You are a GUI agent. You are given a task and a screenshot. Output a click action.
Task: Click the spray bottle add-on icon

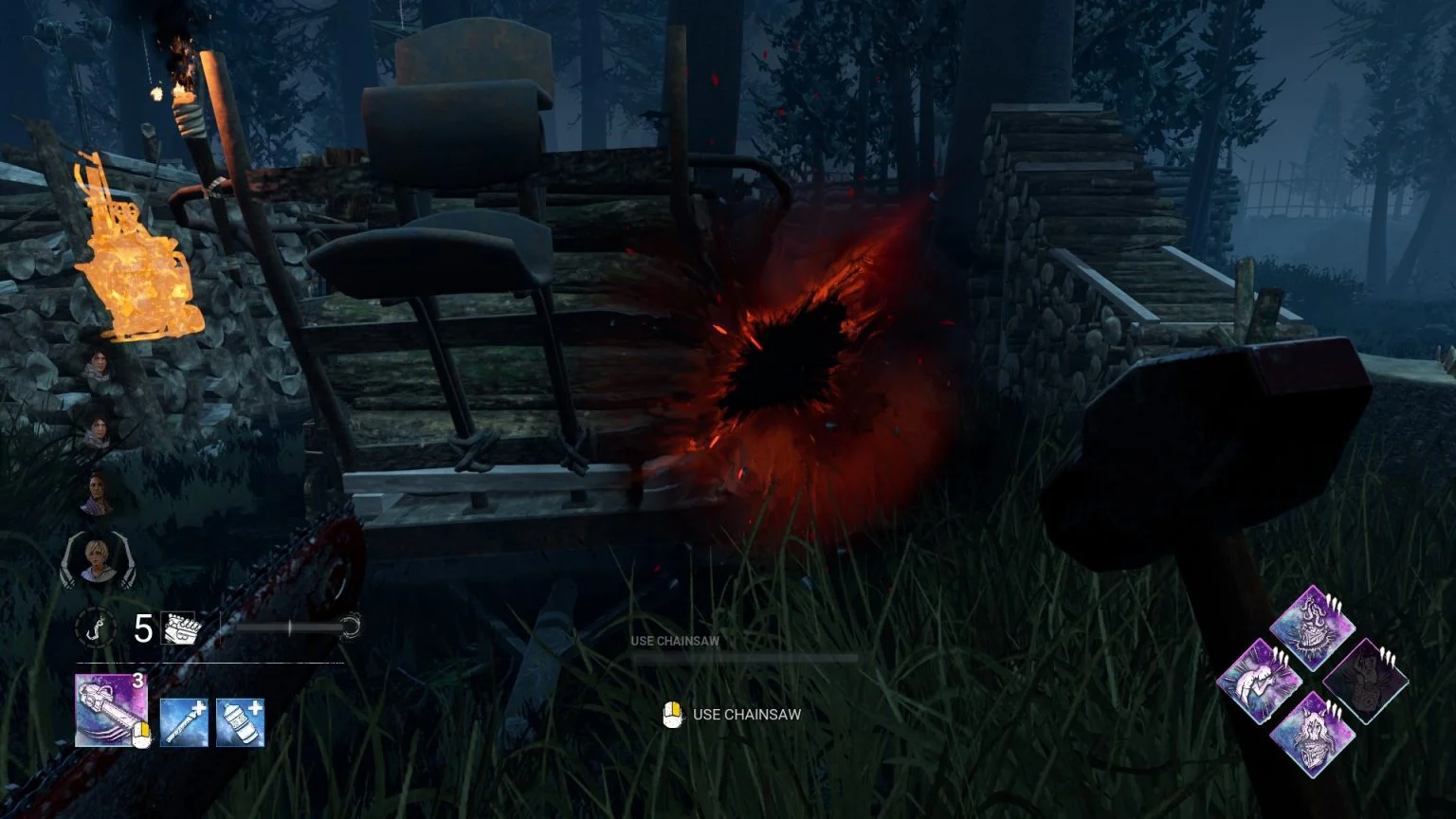tap(239, 720)
